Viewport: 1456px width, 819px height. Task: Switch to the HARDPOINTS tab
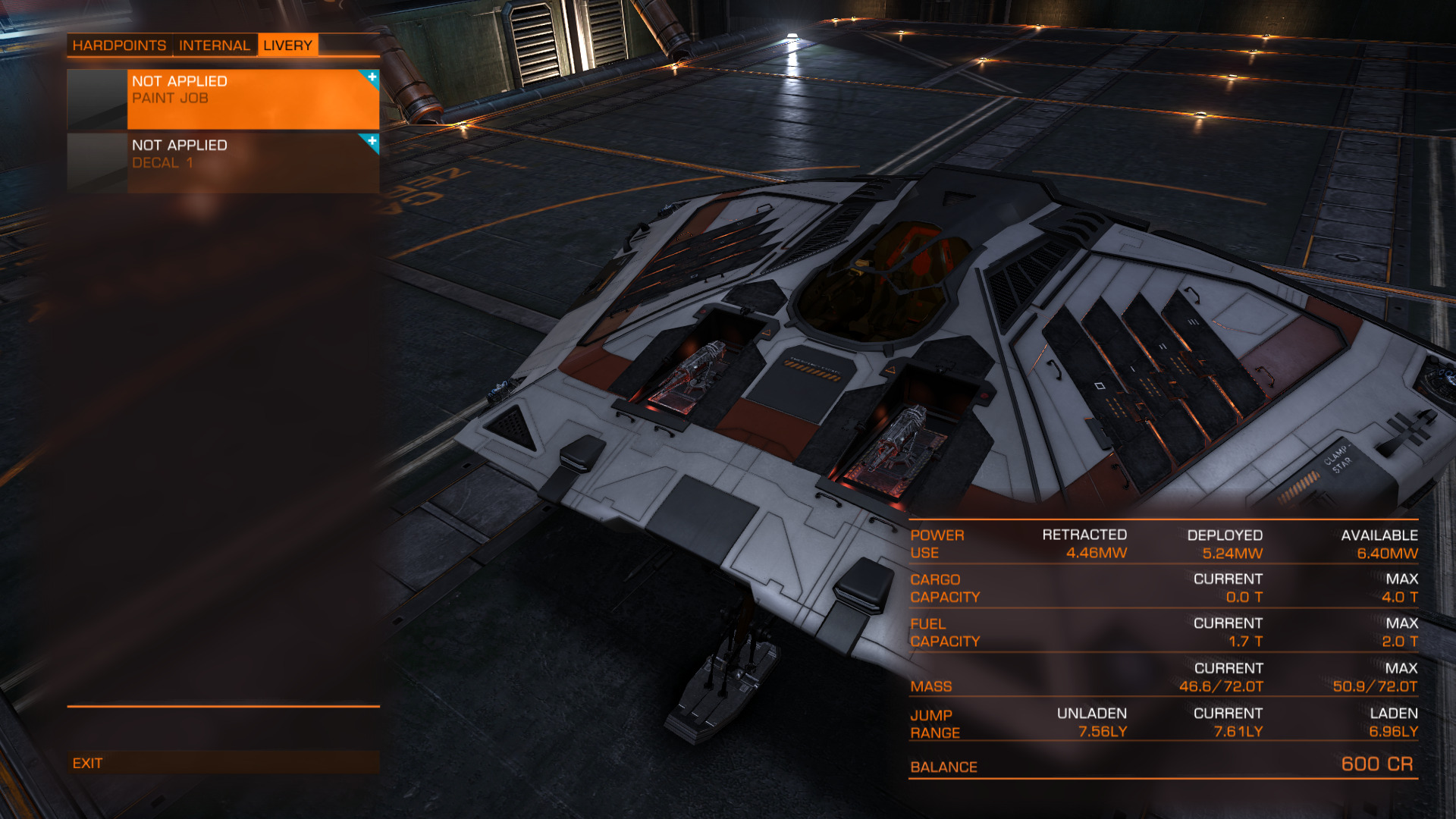click(x=118, y=45)
